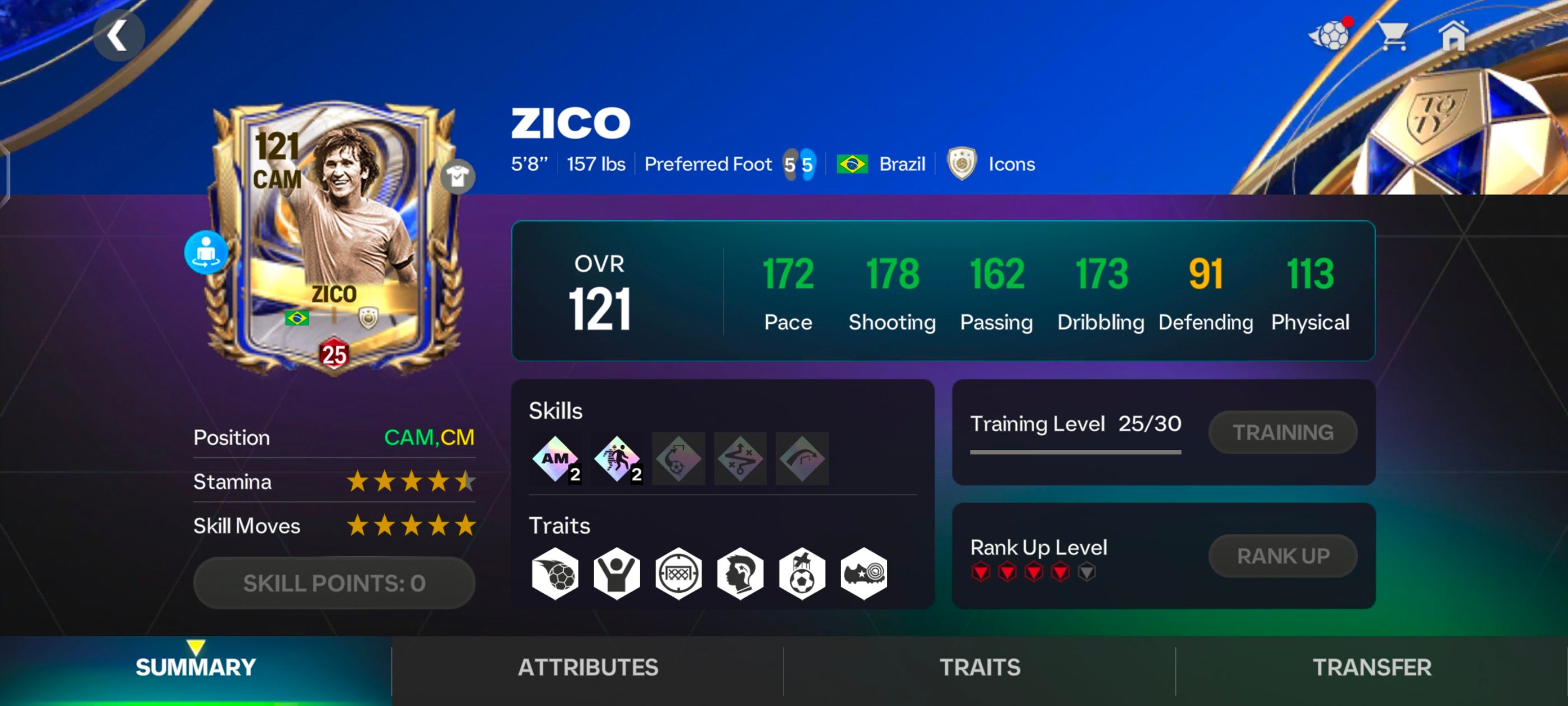Click the raised-arms celebration trait icon
1568x706 pixels.
point(617,573)
